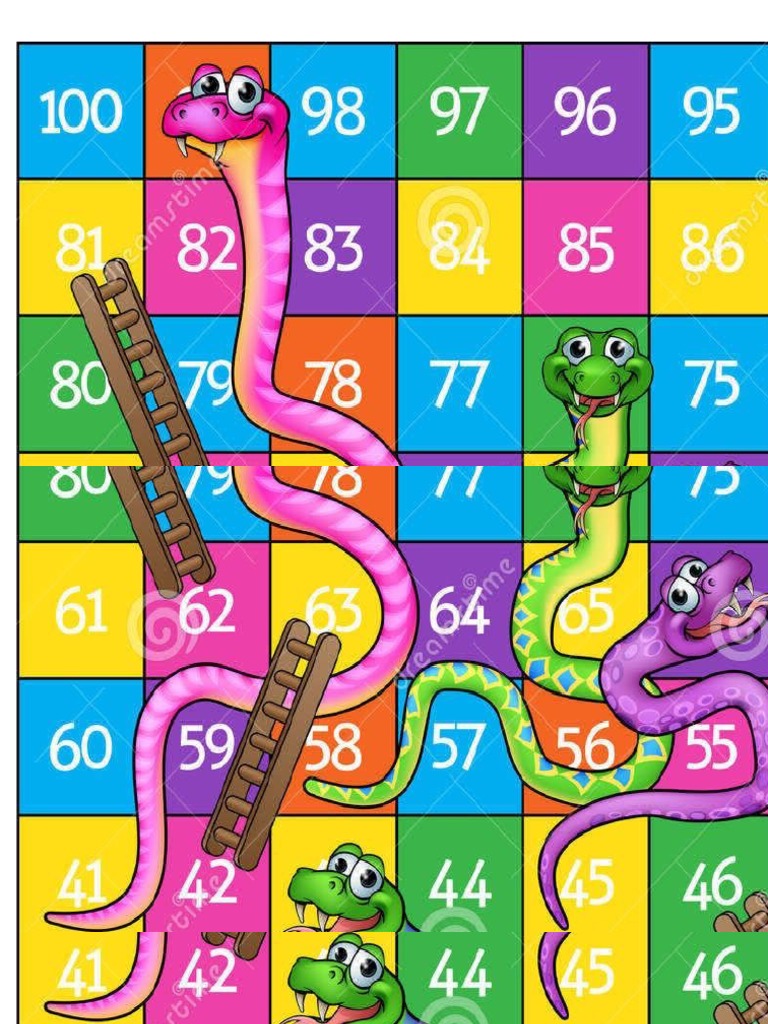This screenshot has height=1024, width=768.
Task: Select the tile numbered 100
Action: coord(80,112)
